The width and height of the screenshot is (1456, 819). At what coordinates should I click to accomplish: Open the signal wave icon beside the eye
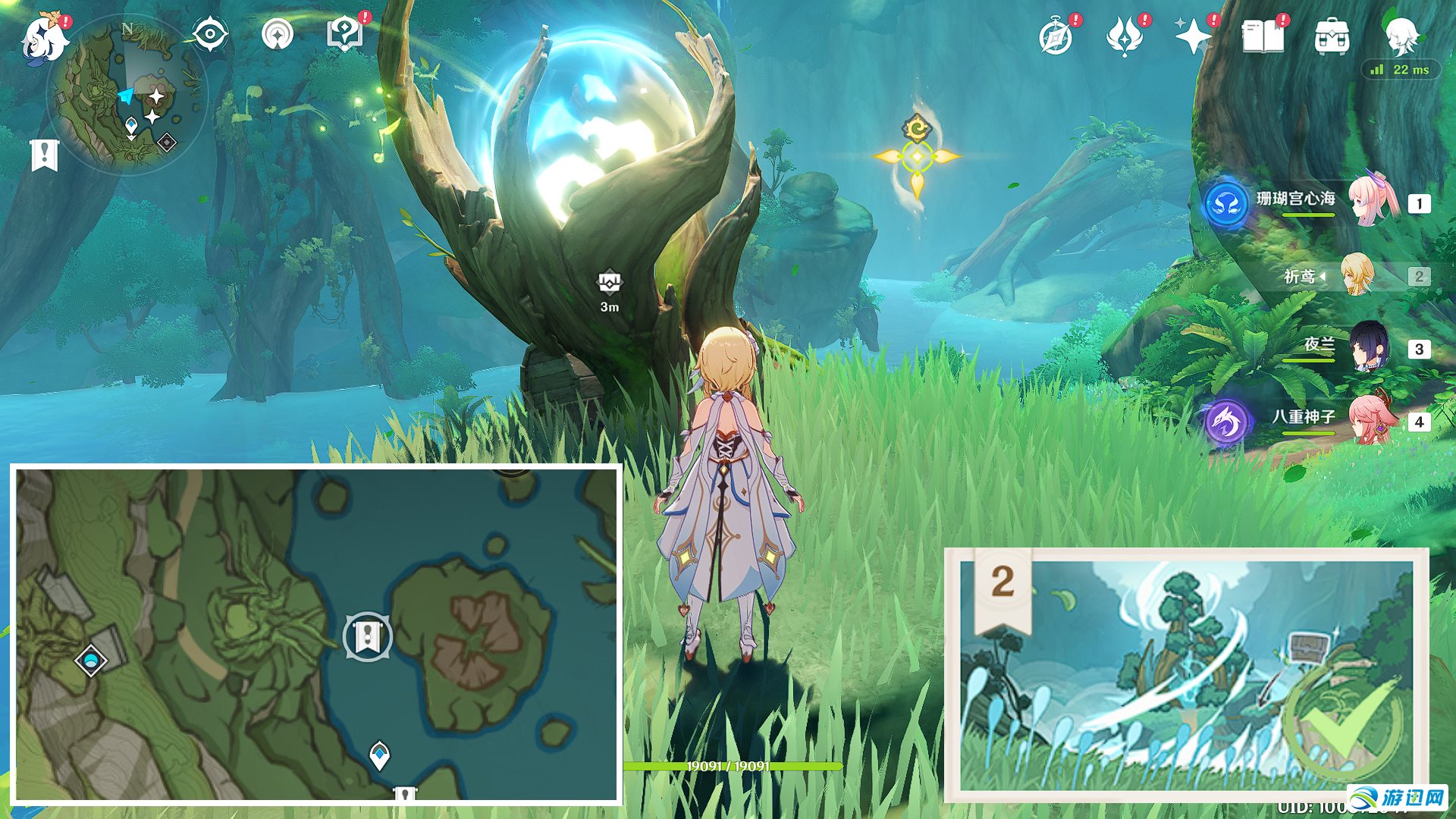tap(278, 34)
